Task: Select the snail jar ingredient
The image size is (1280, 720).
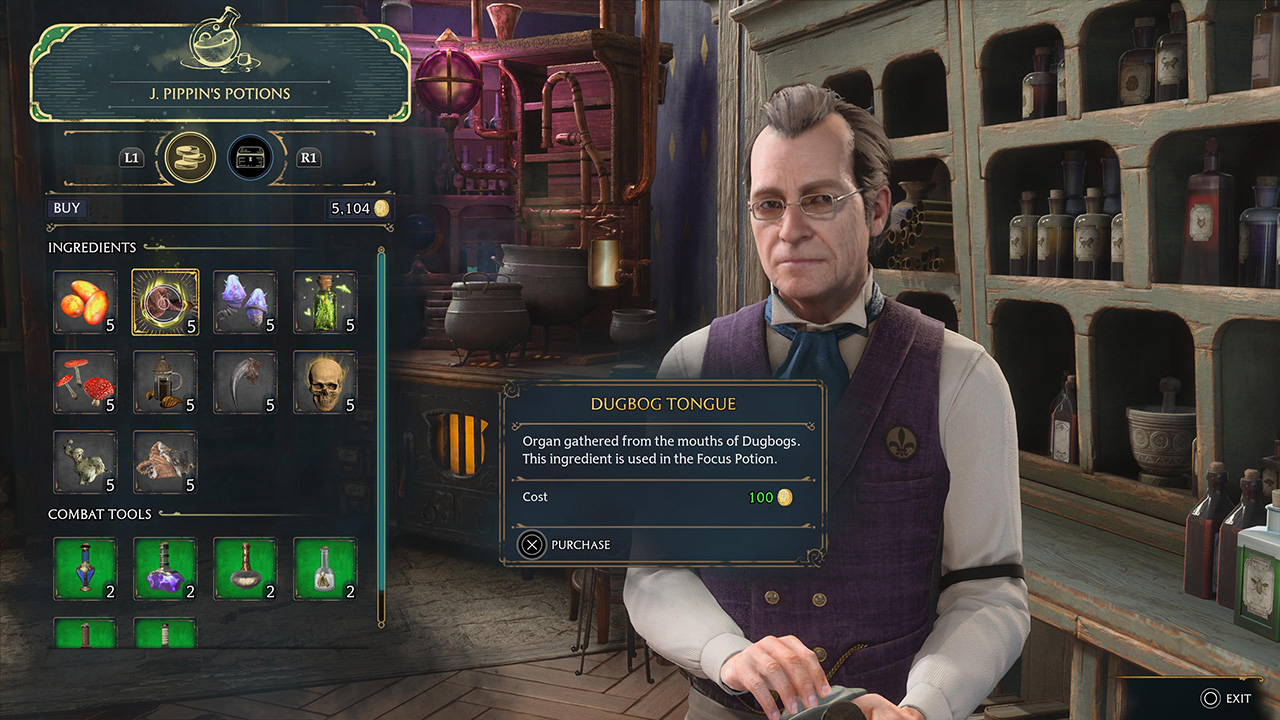Action: [165, 381]
